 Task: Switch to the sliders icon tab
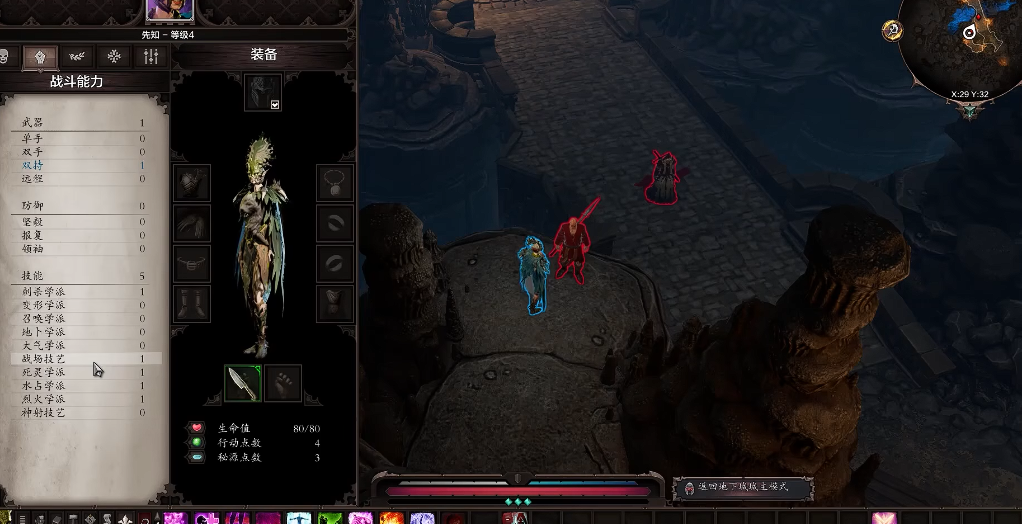(152, 57)
